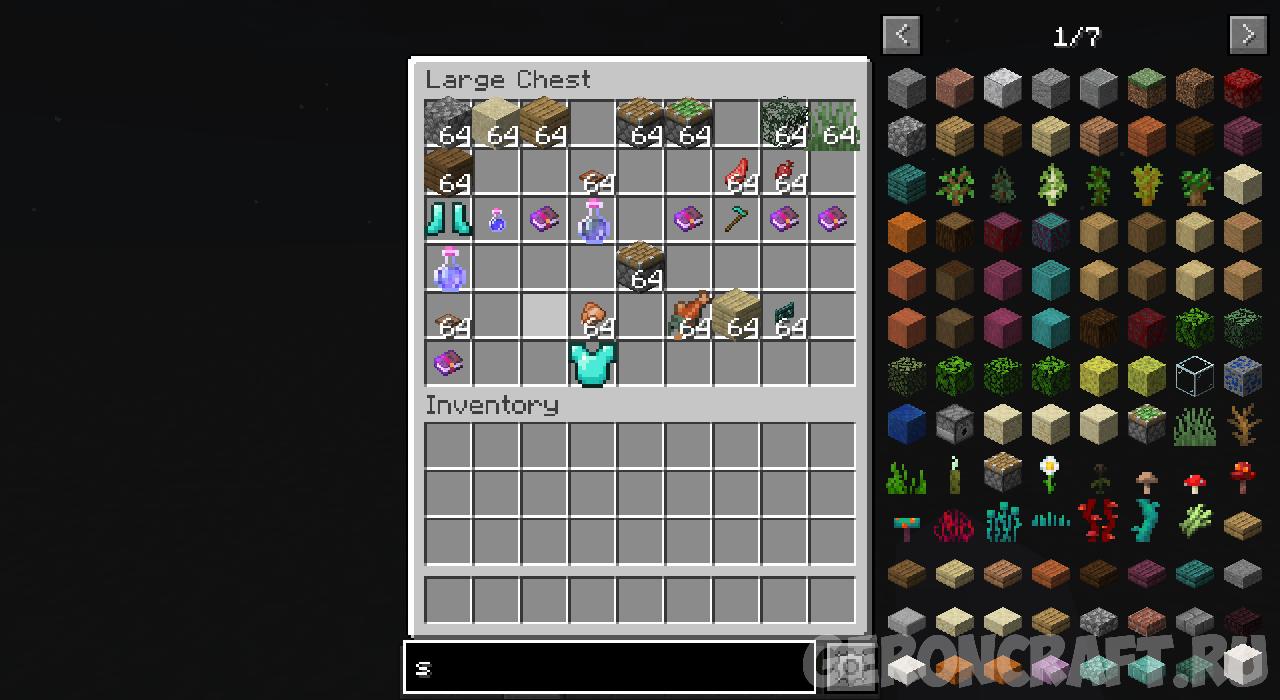Click the item search text box
This screenshot has width=1280, height=700.
point(609,667)
